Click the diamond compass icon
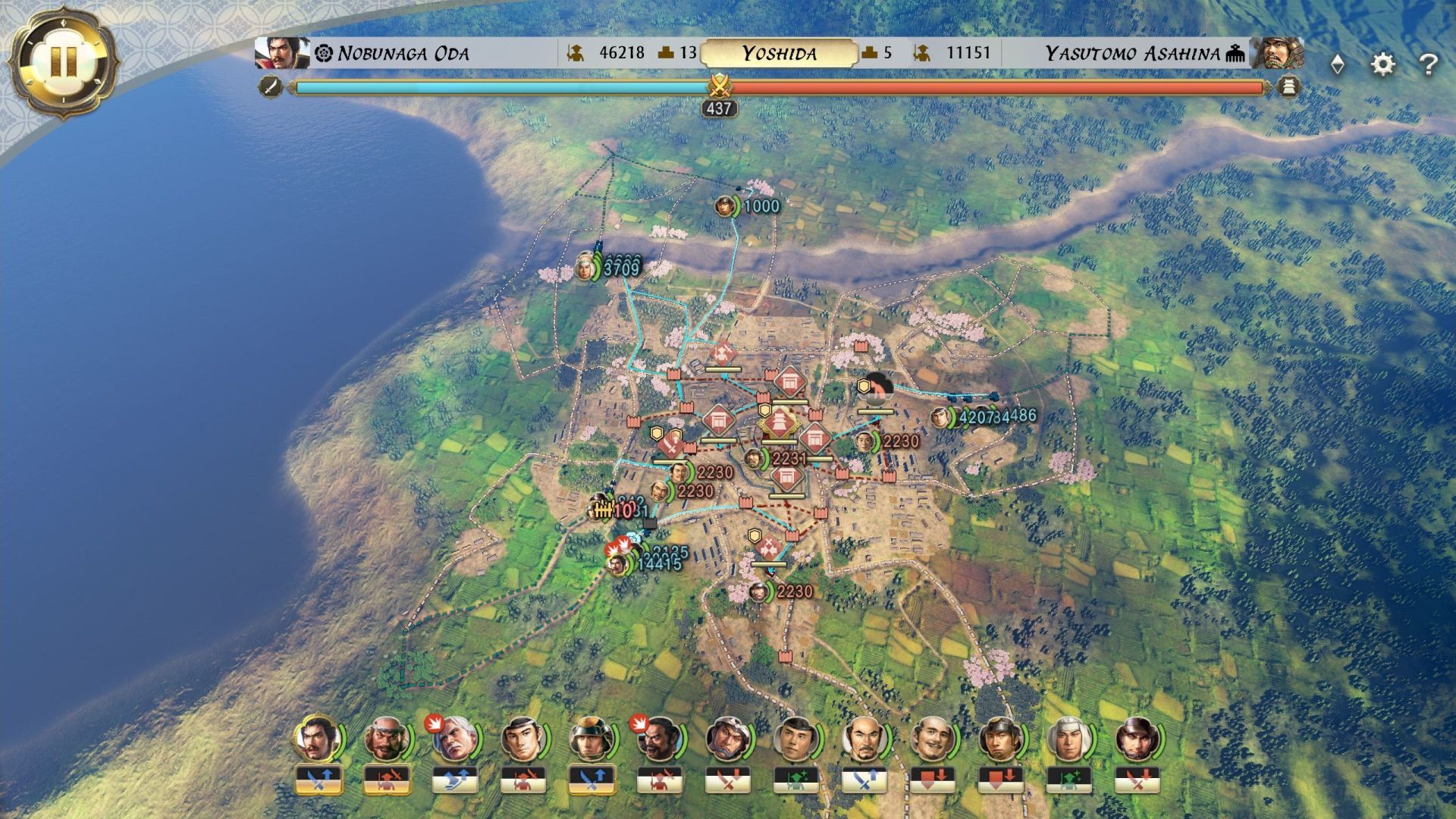 (x=1338, y=64)
